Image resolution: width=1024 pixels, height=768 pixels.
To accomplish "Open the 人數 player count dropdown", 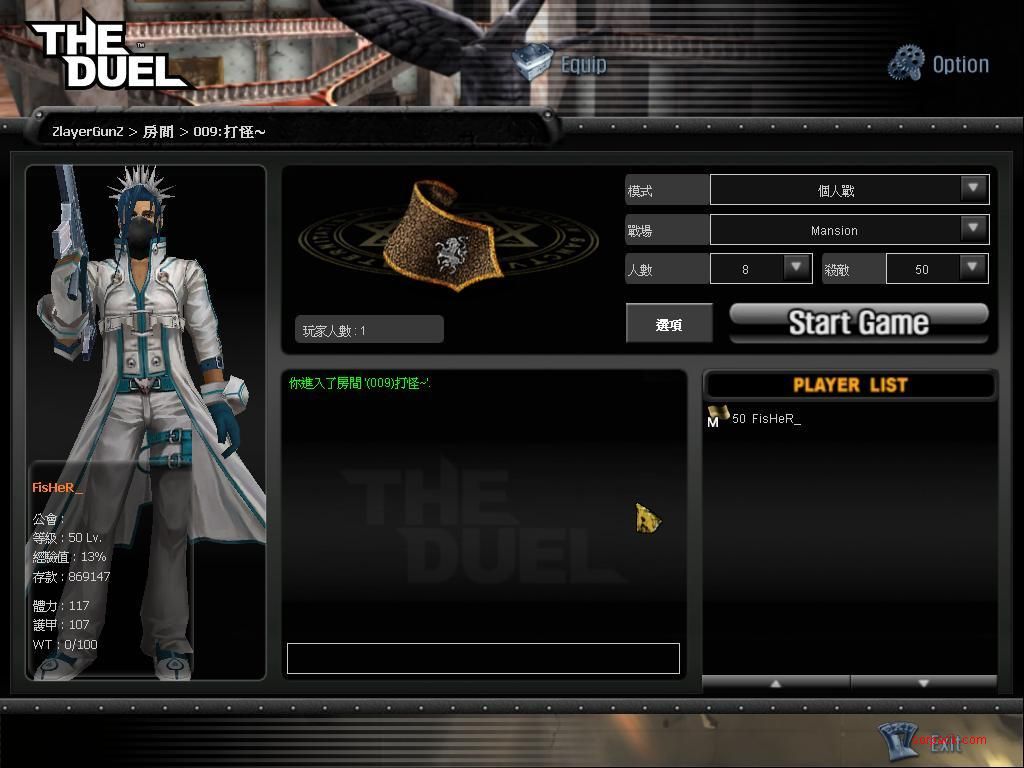I will pos(797,268).
